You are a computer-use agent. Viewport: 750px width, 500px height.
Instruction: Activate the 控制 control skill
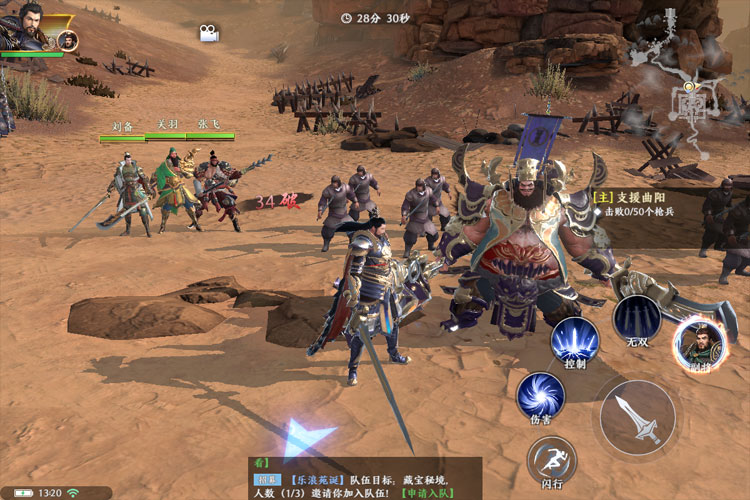pyautogui.click(x=574, y=340)
